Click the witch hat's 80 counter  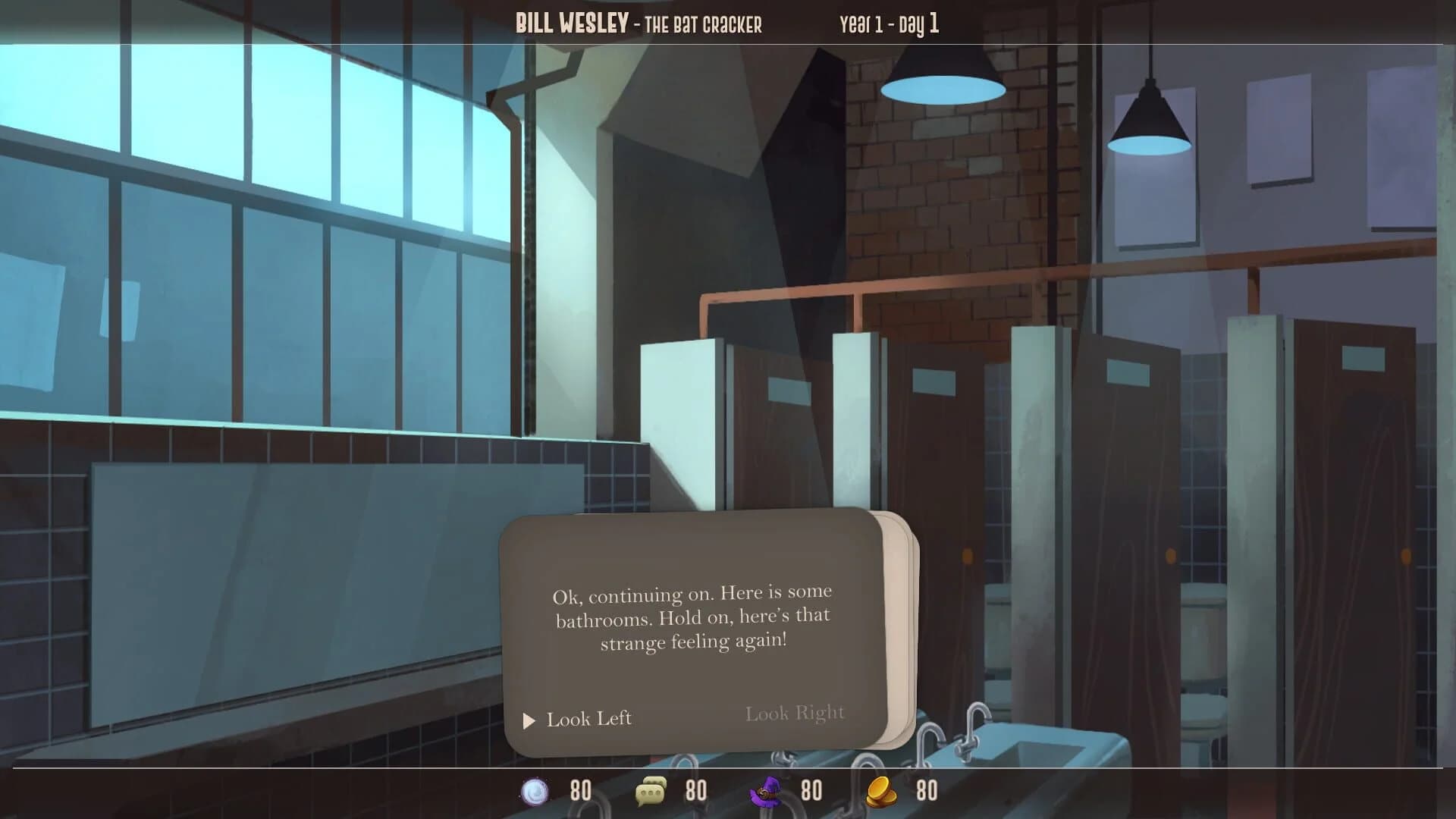811,791
